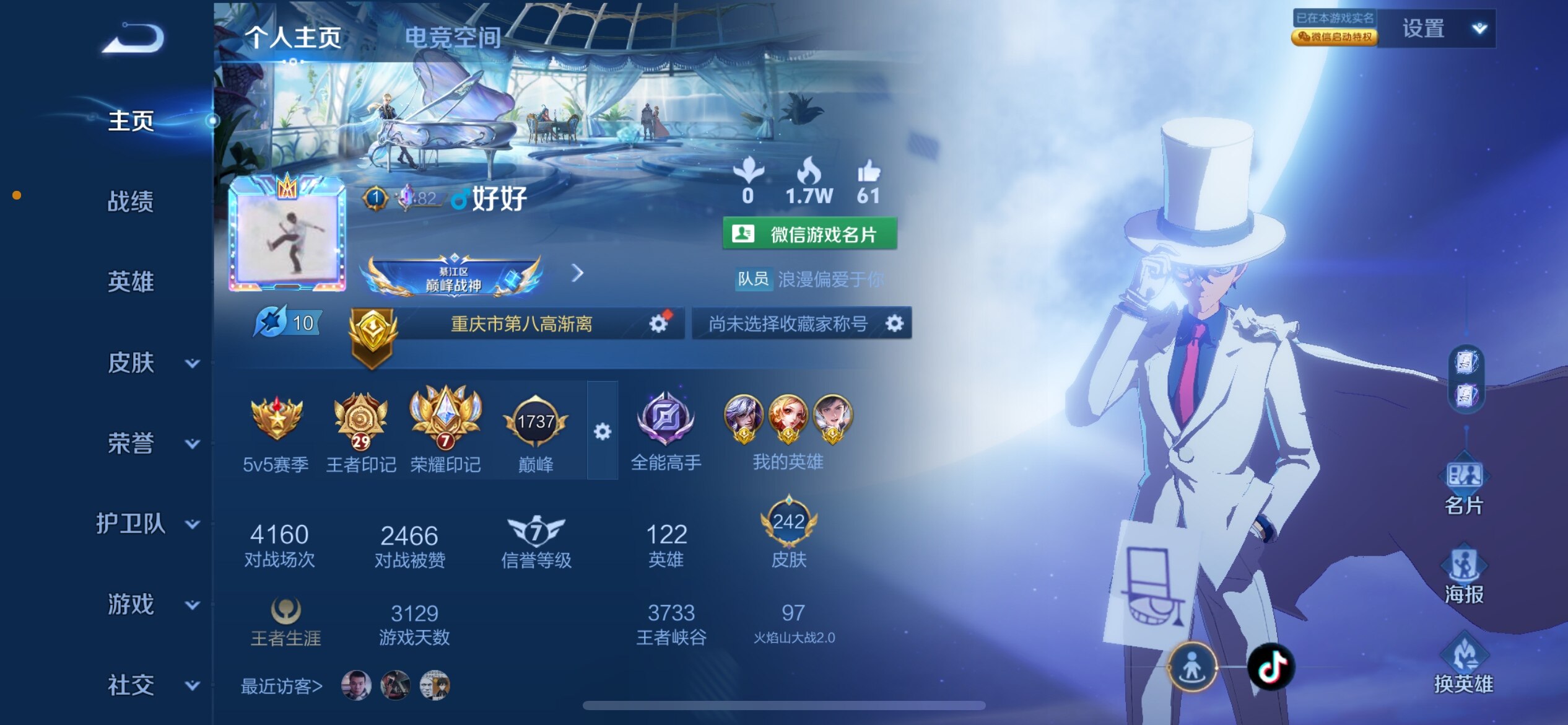Image resolution: width=1568 pixels, height=725 pixels.
Task: Open the 巅峰战神 rank banner
Action: 454,277
